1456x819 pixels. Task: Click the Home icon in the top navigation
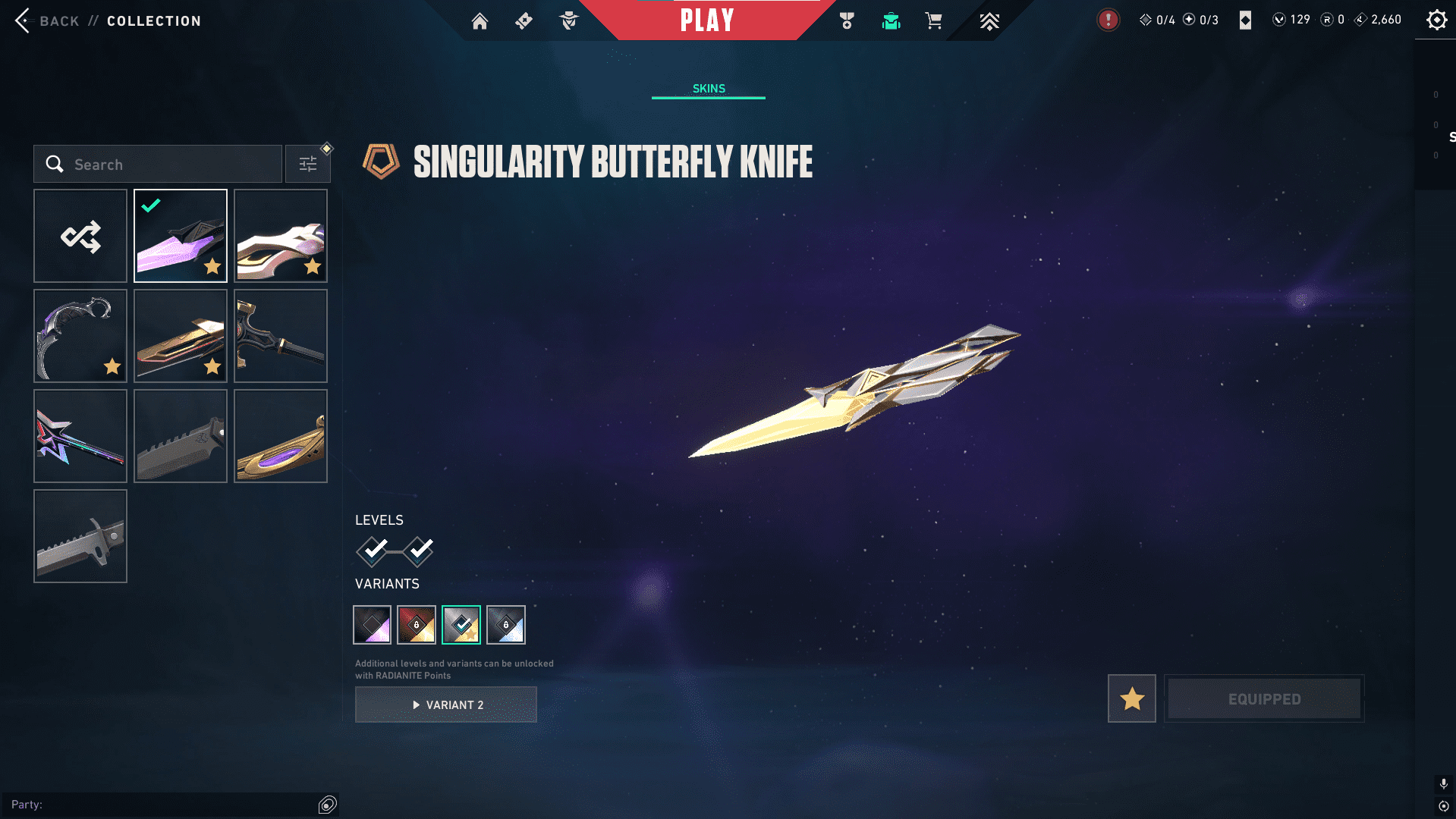(x=480, y=21)
